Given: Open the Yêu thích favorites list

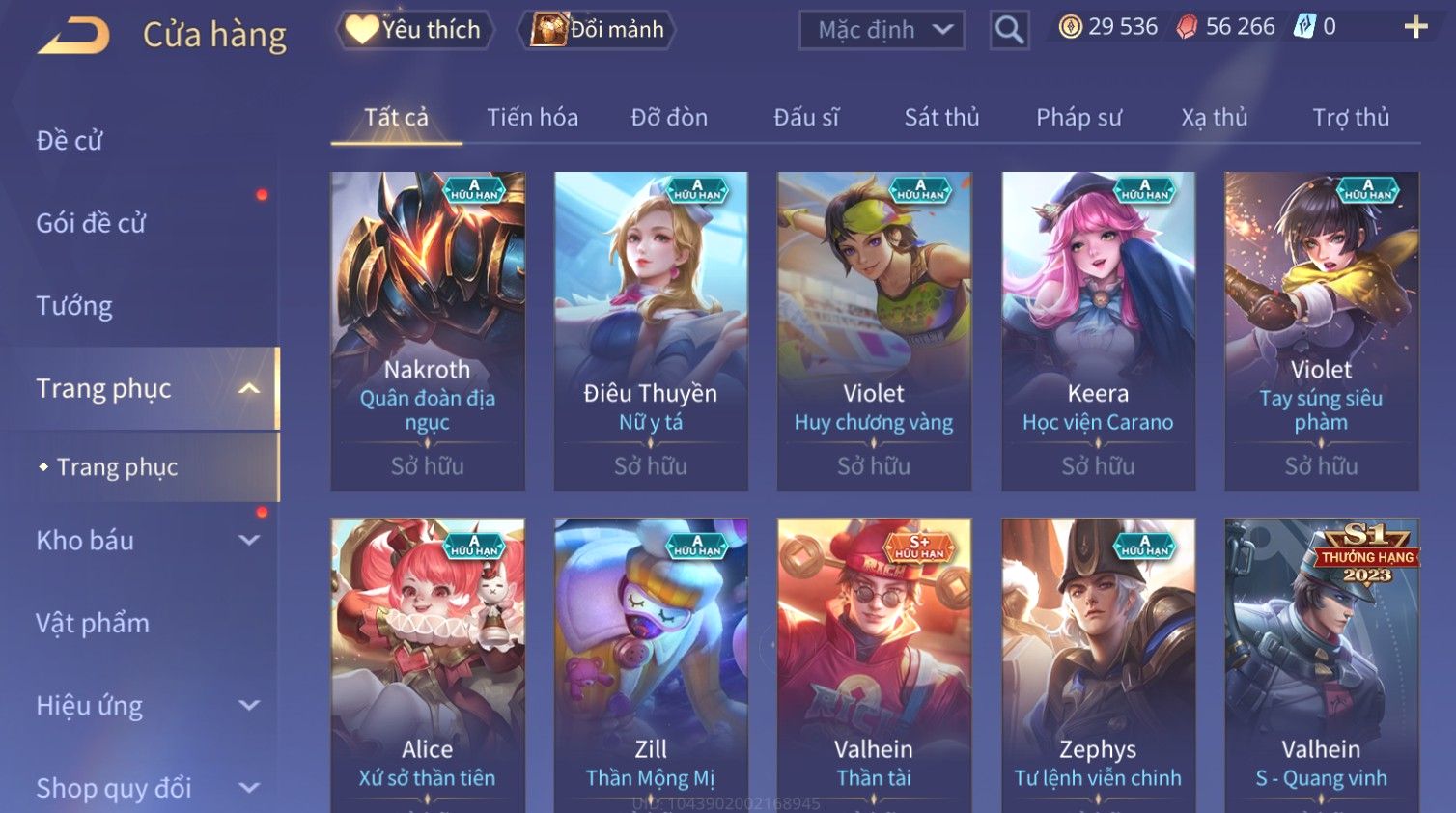Looking at the screenshot, I should pyautogui.click(x=414, y=30).
